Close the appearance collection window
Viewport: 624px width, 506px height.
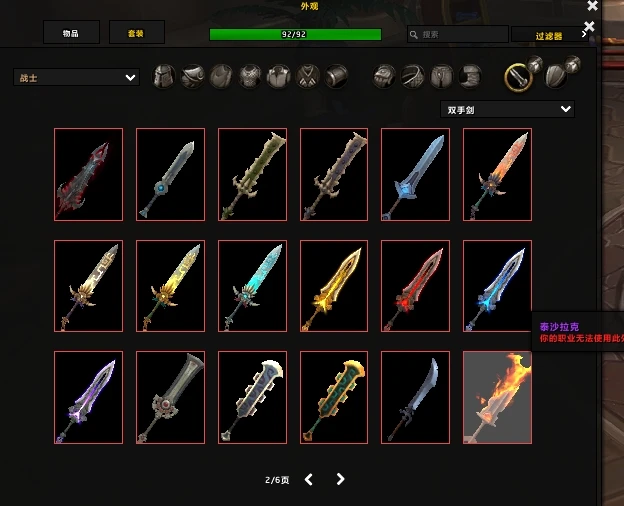(592, 7)
